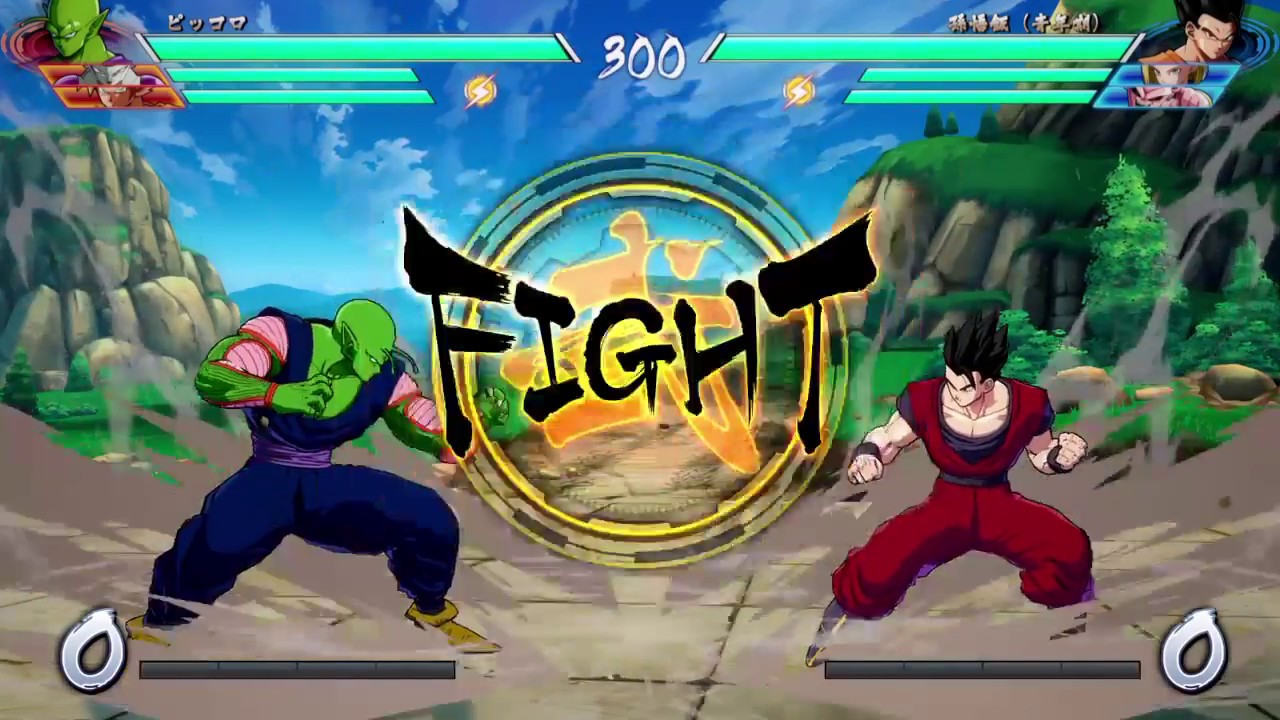Screen dimensions: 1280x720
Task: Tap the right Ki gauge counter showing 0
Action: tap(1190, 650)
